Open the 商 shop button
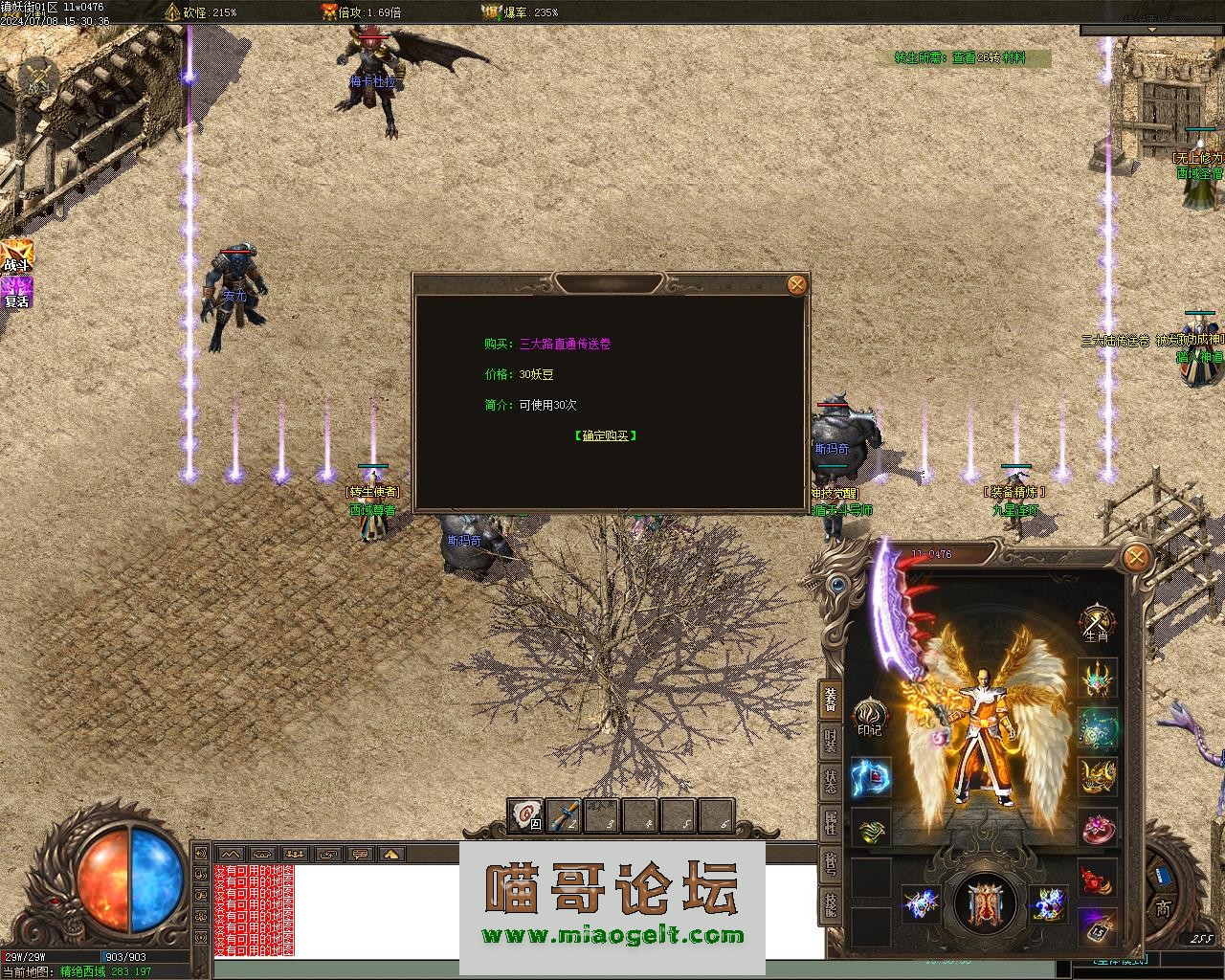This screenshot has height=980, width=1225. click(x=1162, y=906)
